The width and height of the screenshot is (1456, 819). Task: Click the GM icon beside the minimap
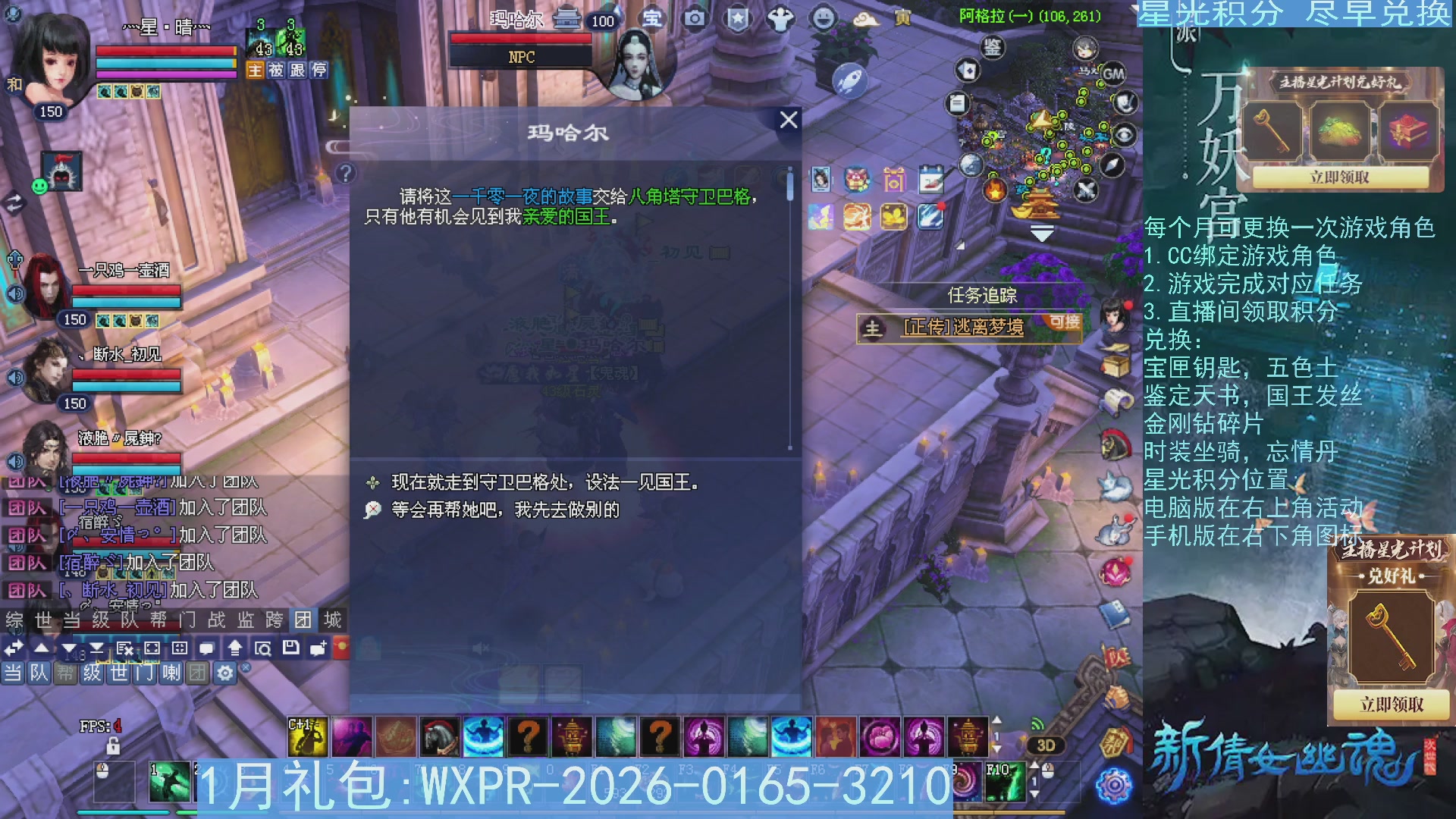pyautogui.click(x=1112, y=75)
